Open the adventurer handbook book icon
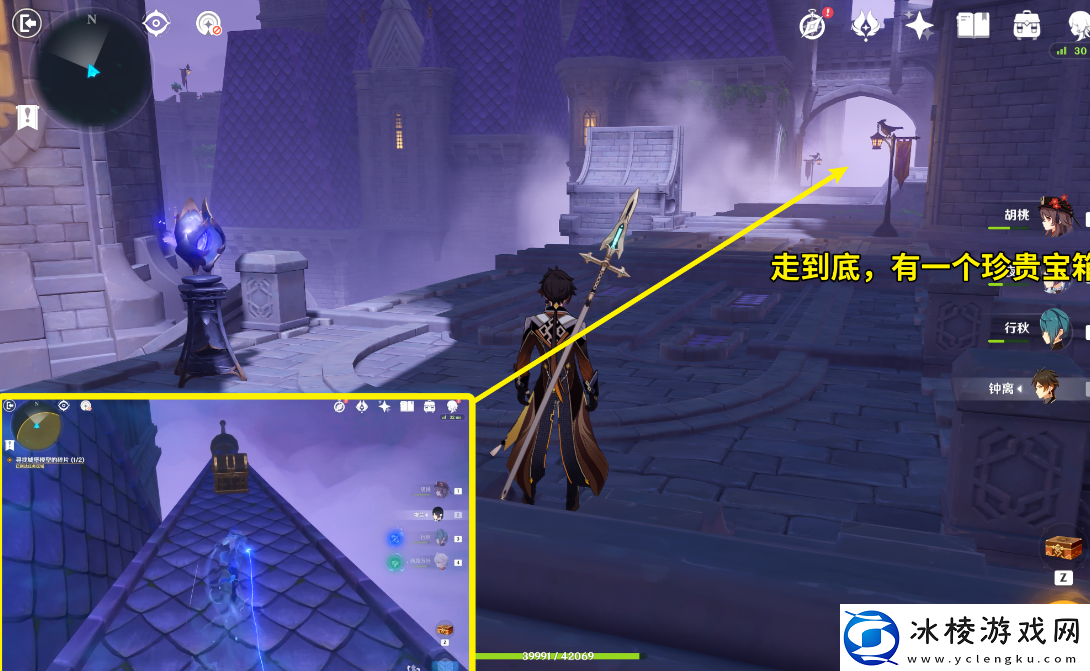The height and width of the screenshot is (671, 1090). pyautogui.click(x=972, y=25)
